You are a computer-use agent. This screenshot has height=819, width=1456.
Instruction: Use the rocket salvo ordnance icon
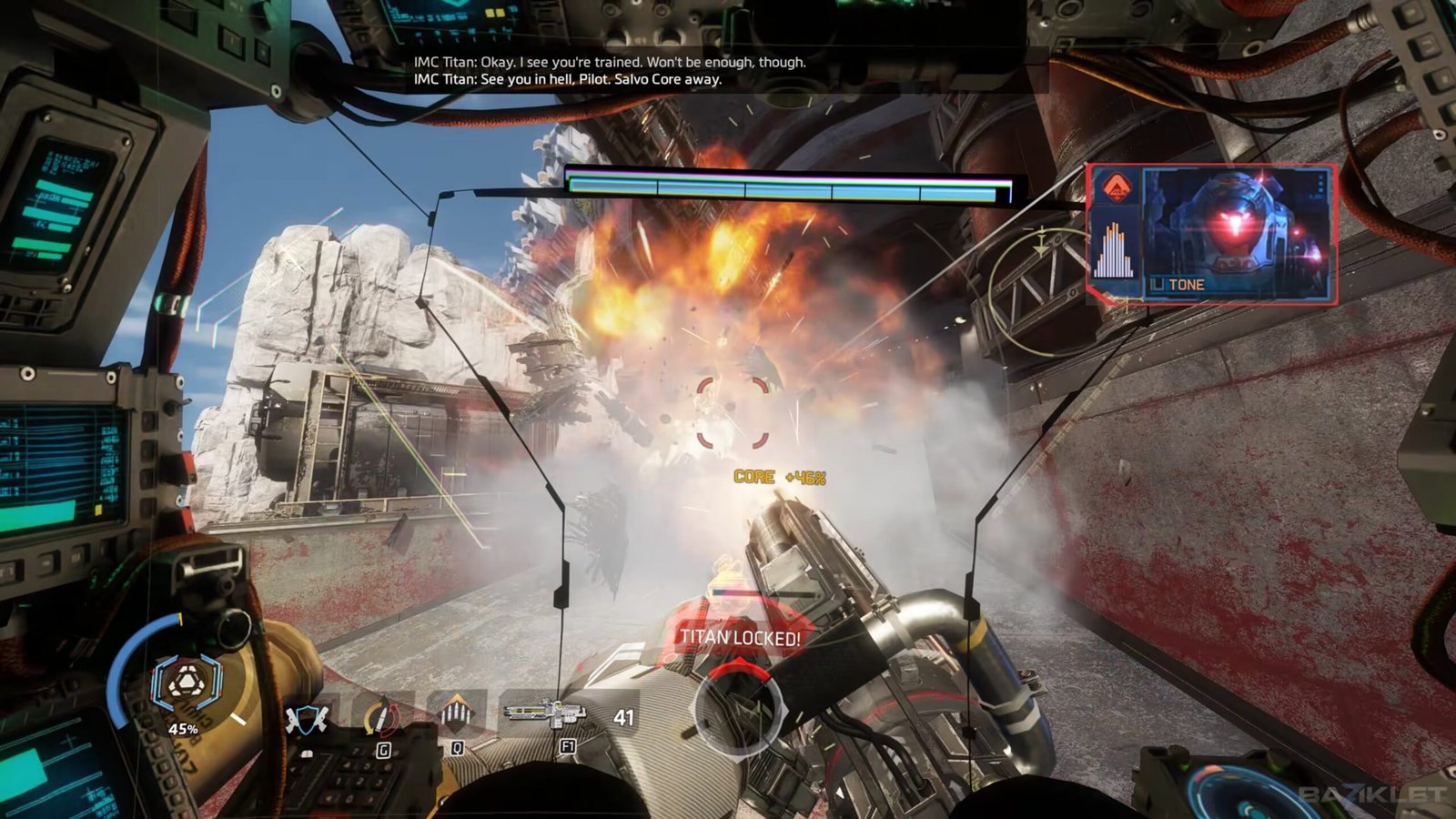point(456,714)
